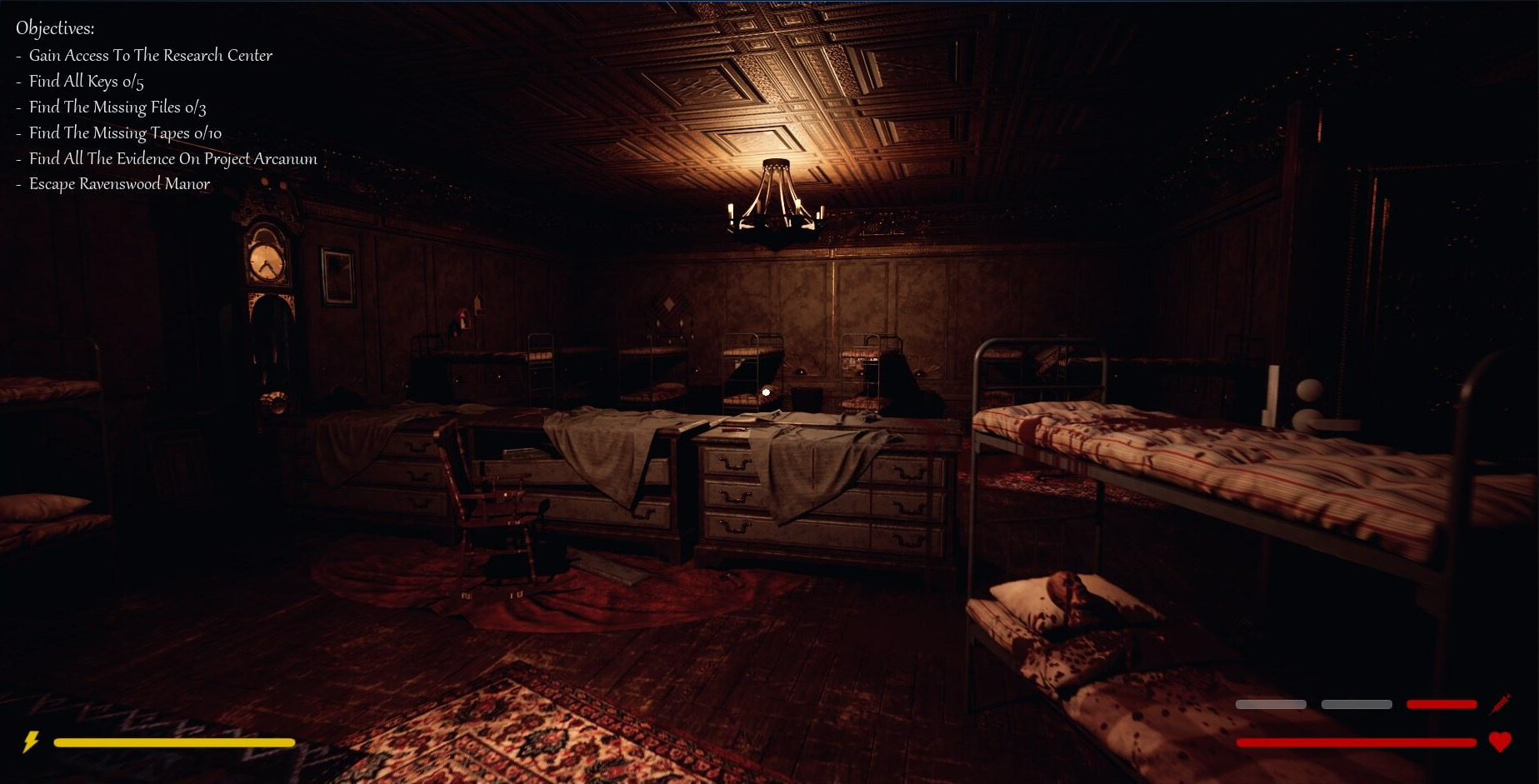Select the red syringe icon
The height and width of the screenshot is (784, 1539).
pos(1501,704)
